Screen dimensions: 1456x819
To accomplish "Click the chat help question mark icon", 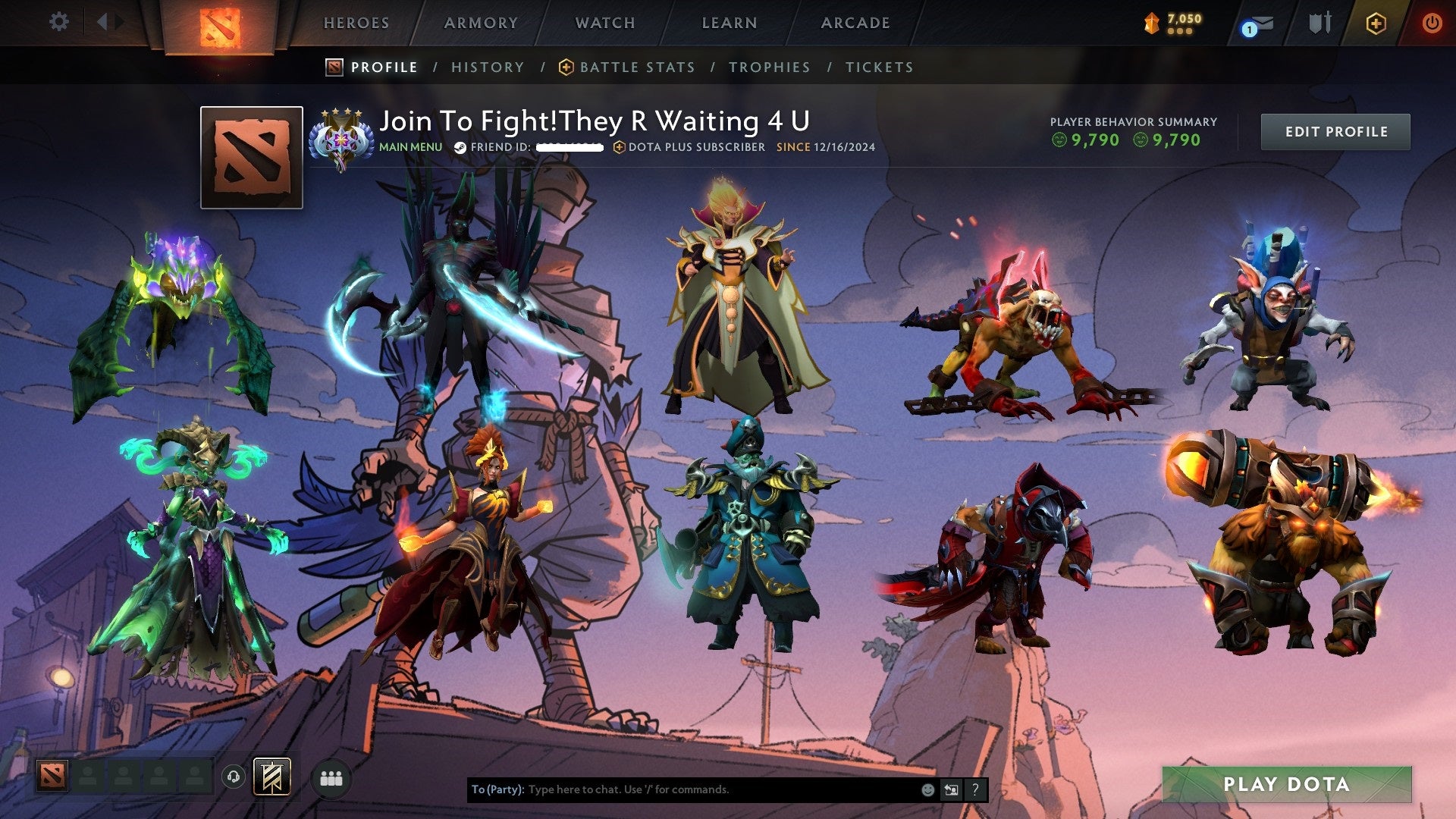I will point(975,789).
